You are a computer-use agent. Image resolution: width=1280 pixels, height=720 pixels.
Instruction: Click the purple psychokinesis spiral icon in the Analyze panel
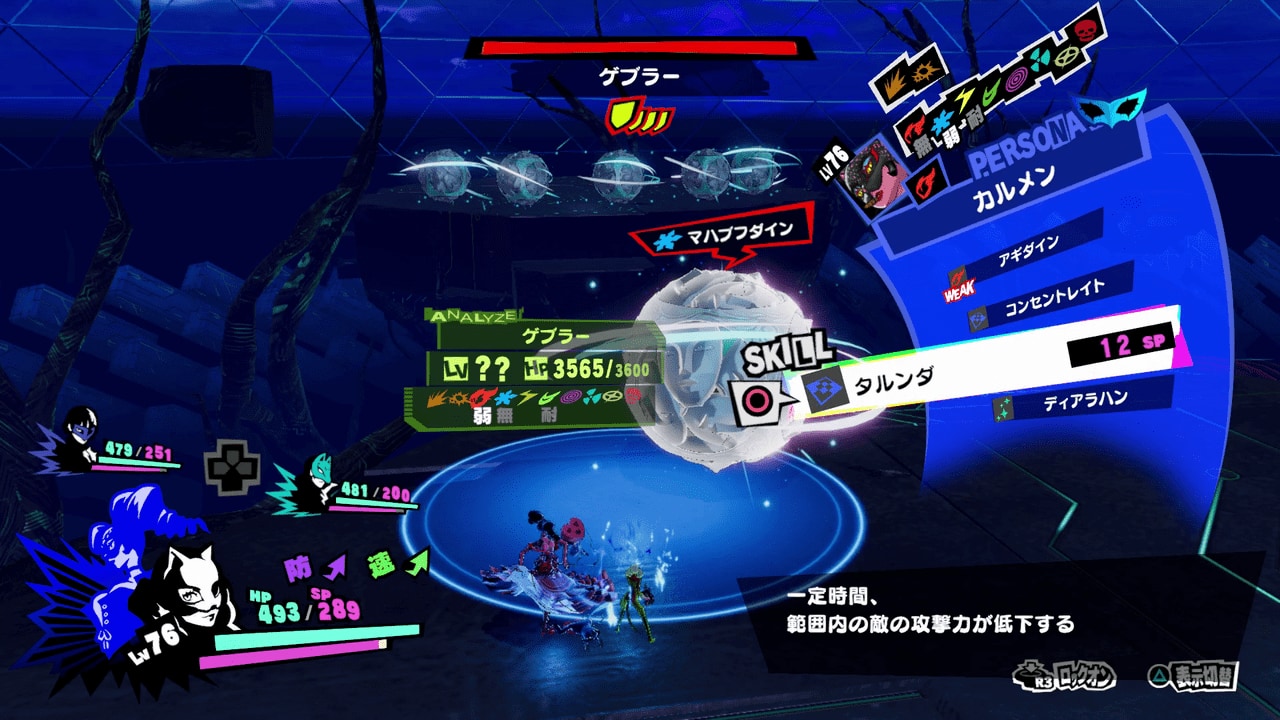coord(572,398)
